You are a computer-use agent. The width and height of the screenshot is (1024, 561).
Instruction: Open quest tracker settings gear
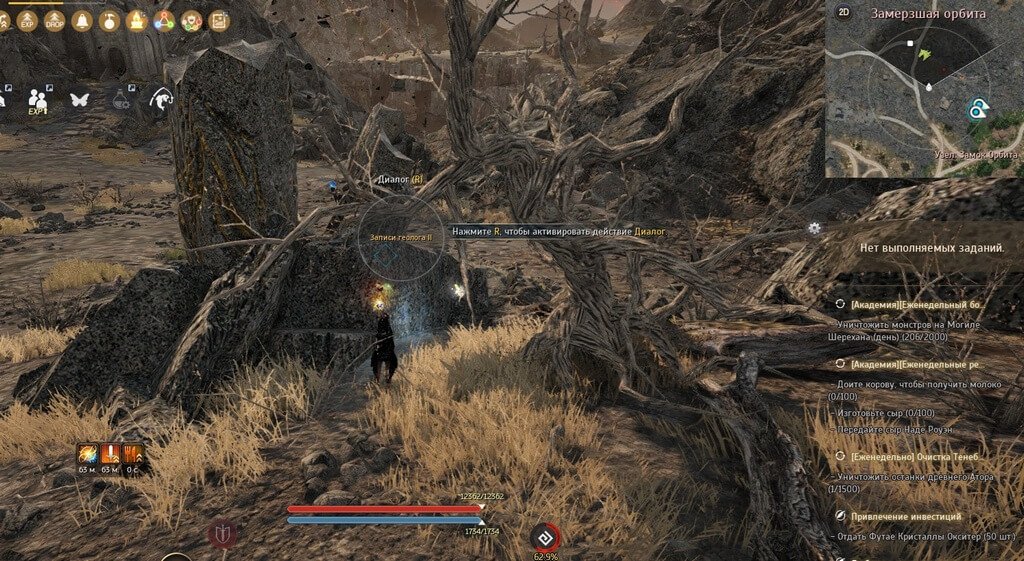pos(814,228)
